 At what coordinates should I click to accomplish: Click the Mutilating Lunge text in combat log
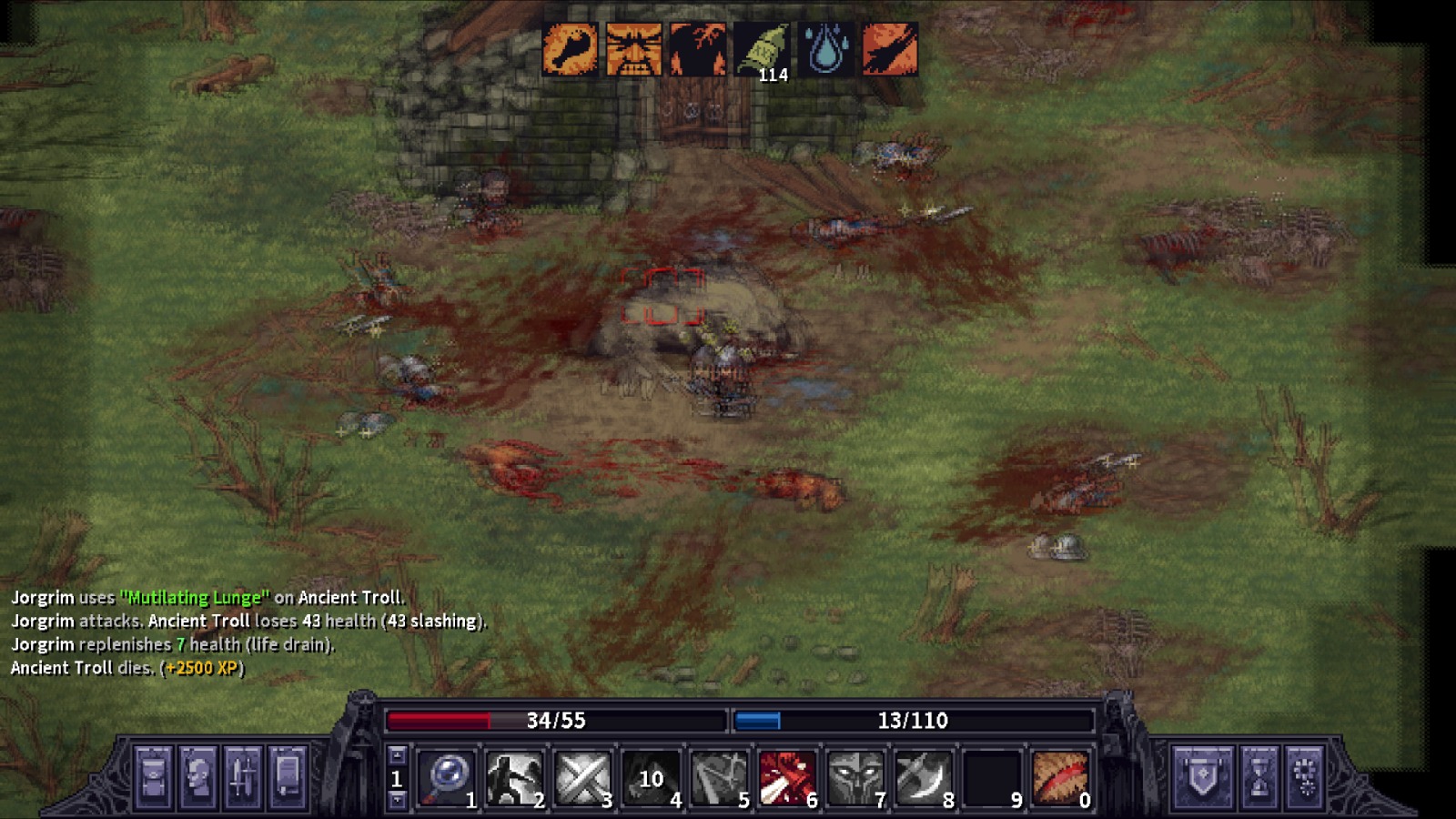coord(194,599)
